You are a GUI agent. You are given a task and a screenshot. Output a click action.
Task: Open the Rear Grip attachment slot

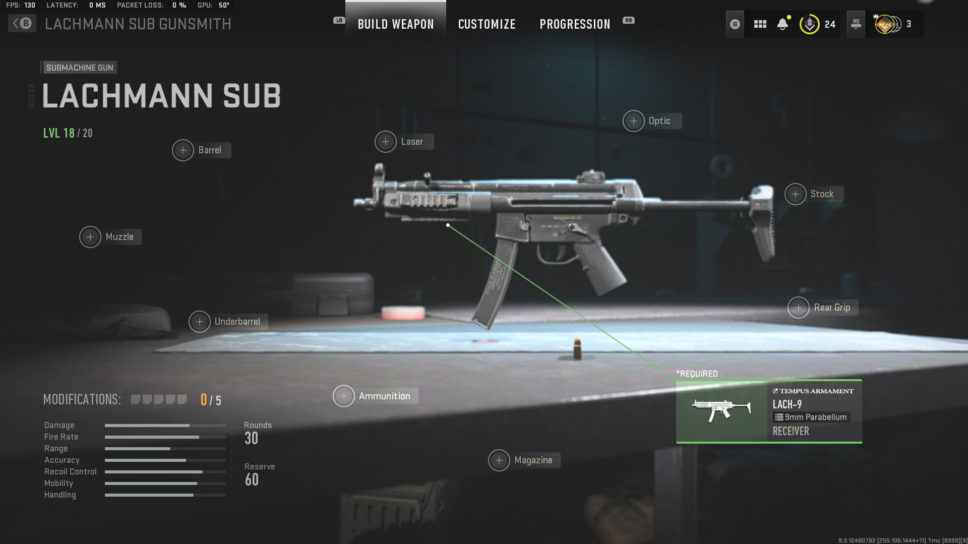798,308
